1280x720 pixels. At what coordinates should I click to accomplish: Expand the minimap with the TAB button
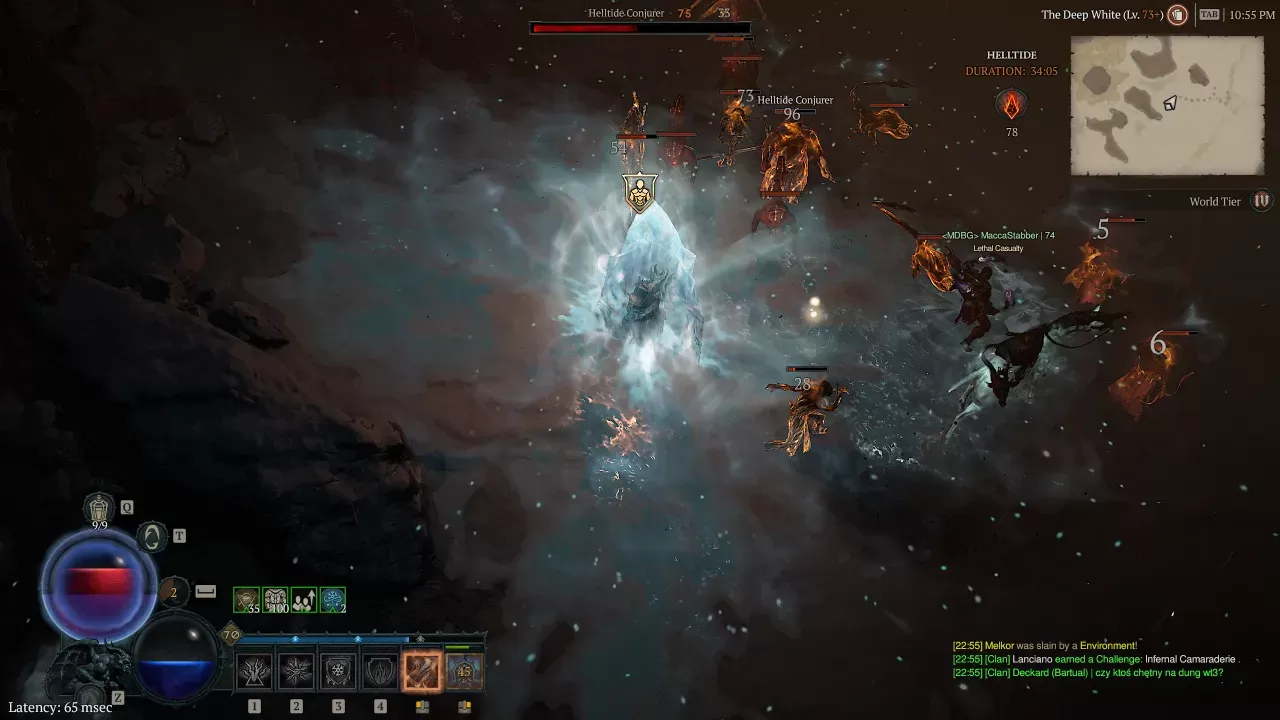tap(1210, 14)
